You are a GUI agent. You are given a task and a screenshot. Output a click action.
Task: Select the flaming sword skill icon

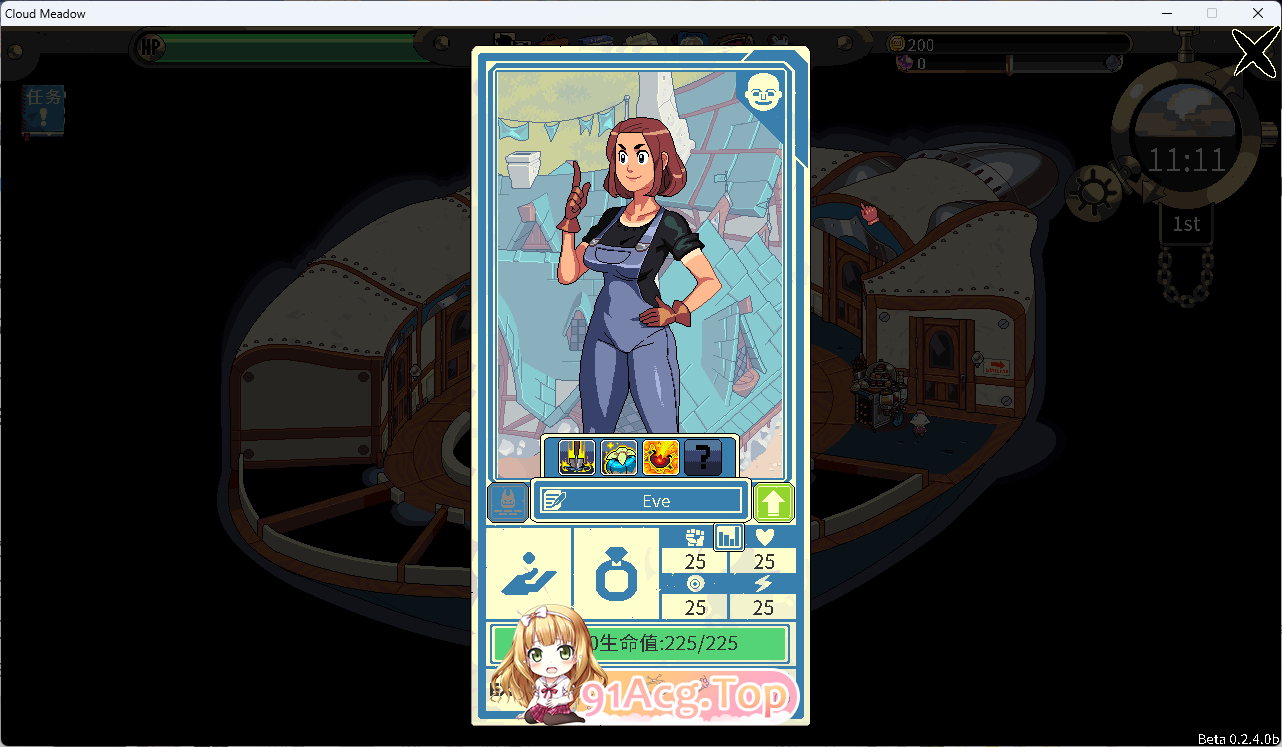click(x=576, y=457)
